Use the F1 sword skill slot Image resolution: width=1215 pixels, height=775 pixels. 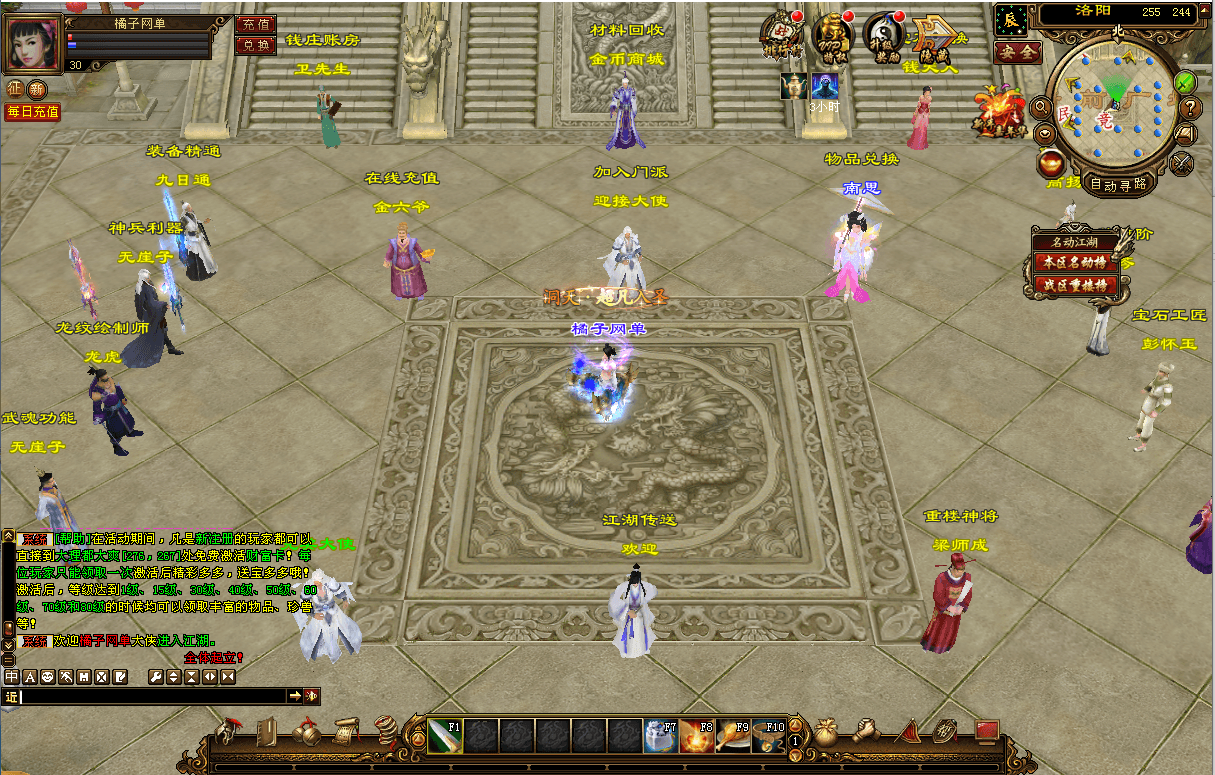tap(445, 736)
